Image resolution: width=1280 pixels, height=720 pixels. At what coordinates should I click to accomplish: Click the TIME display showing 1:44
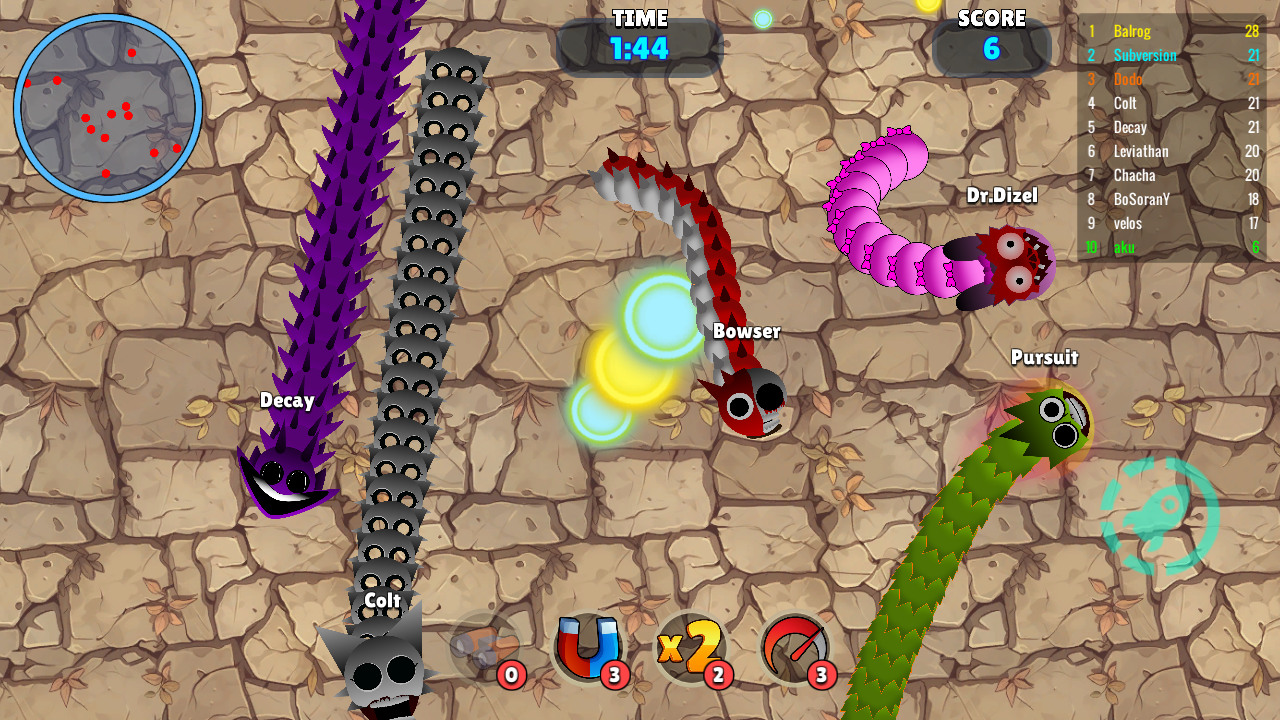[640, 44]
